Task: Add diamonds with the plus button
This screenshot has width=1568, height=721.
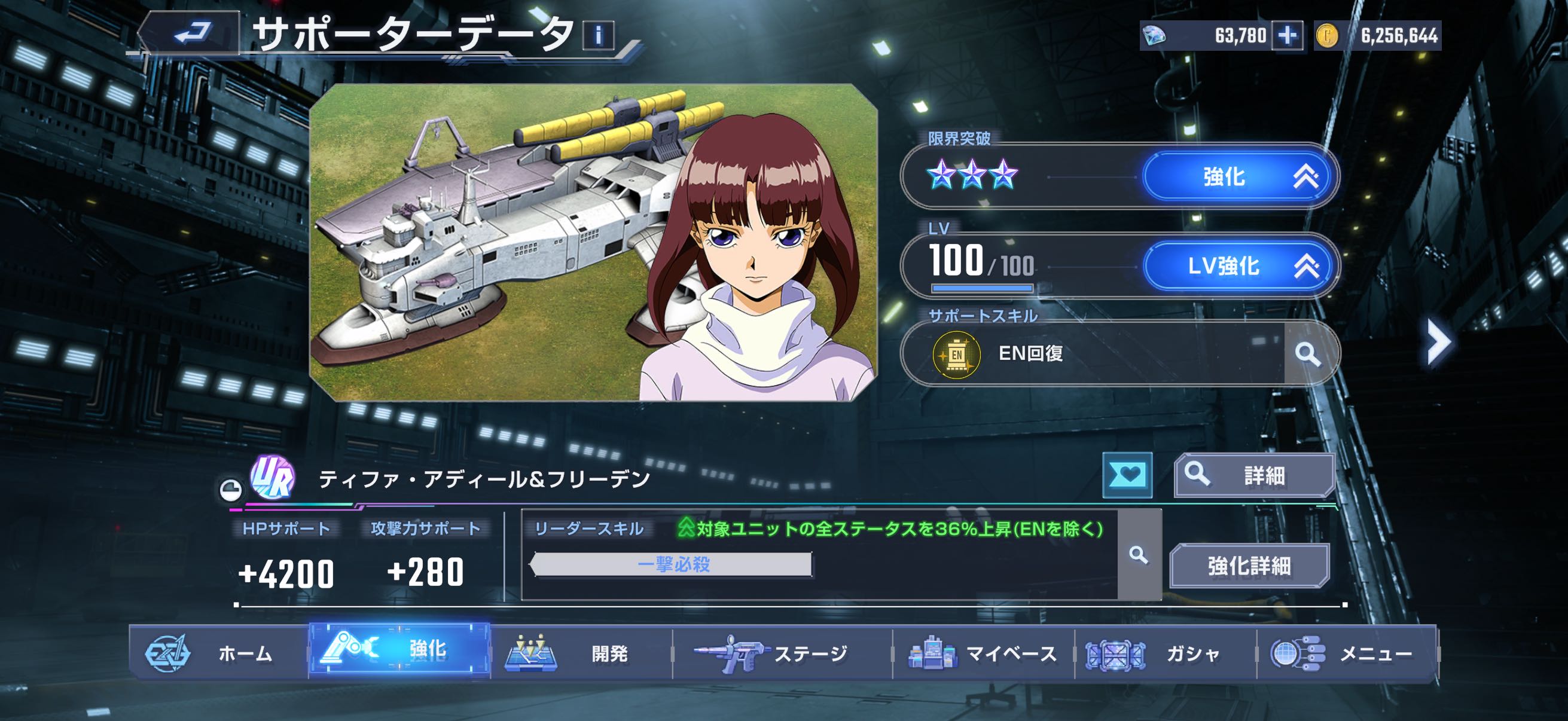Action: [x=1287, y=36]
